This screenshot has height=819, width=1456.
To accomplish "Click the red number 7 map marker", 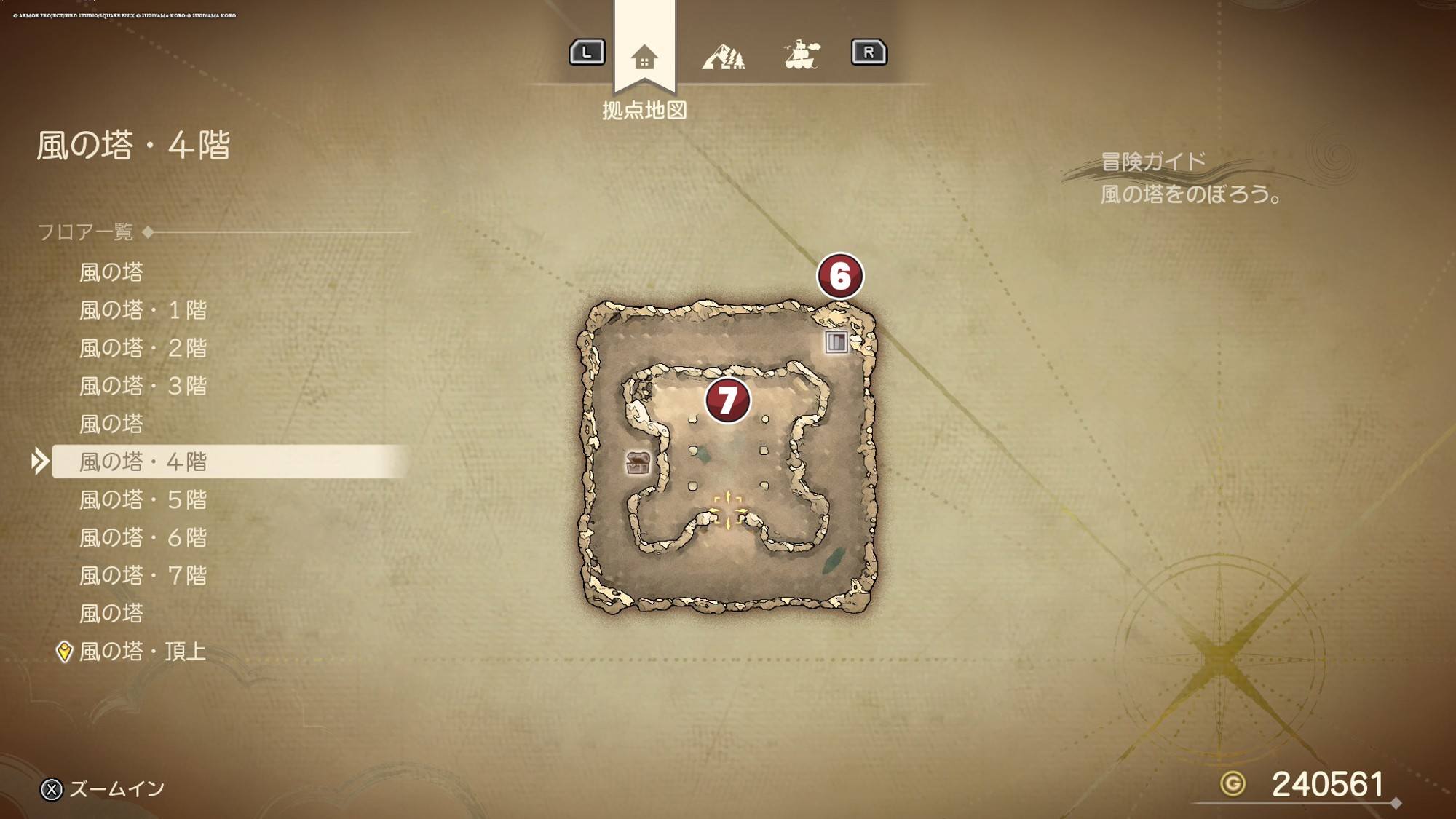I will coord(727,400).
